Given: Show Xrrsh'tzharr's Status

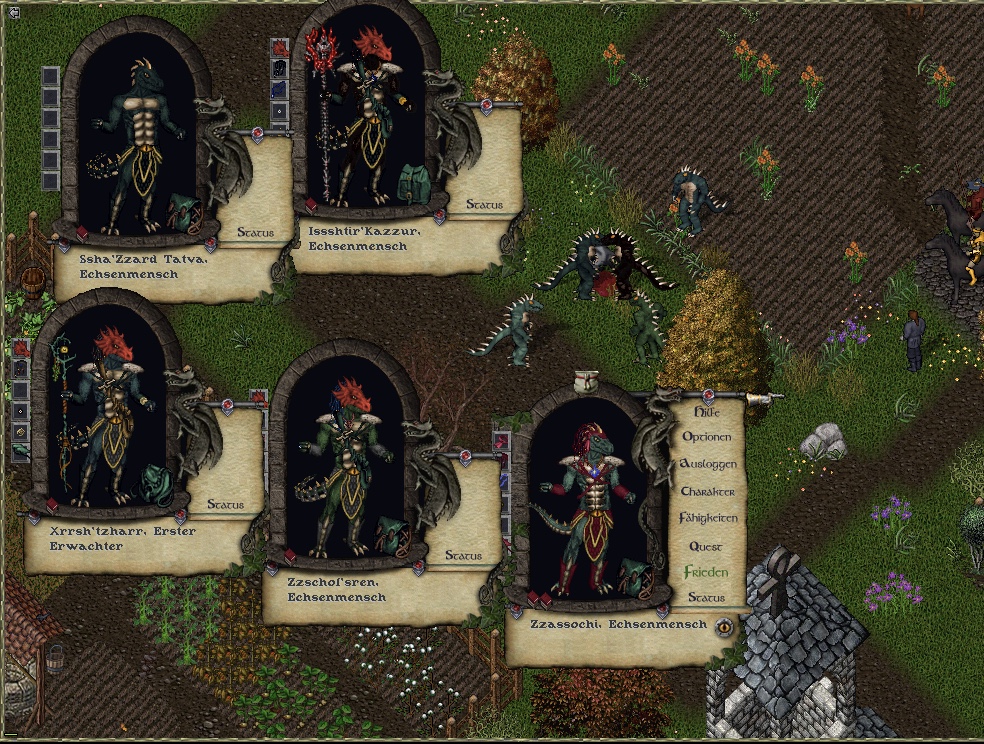Looking at the screenshot, I should (225, 505).
